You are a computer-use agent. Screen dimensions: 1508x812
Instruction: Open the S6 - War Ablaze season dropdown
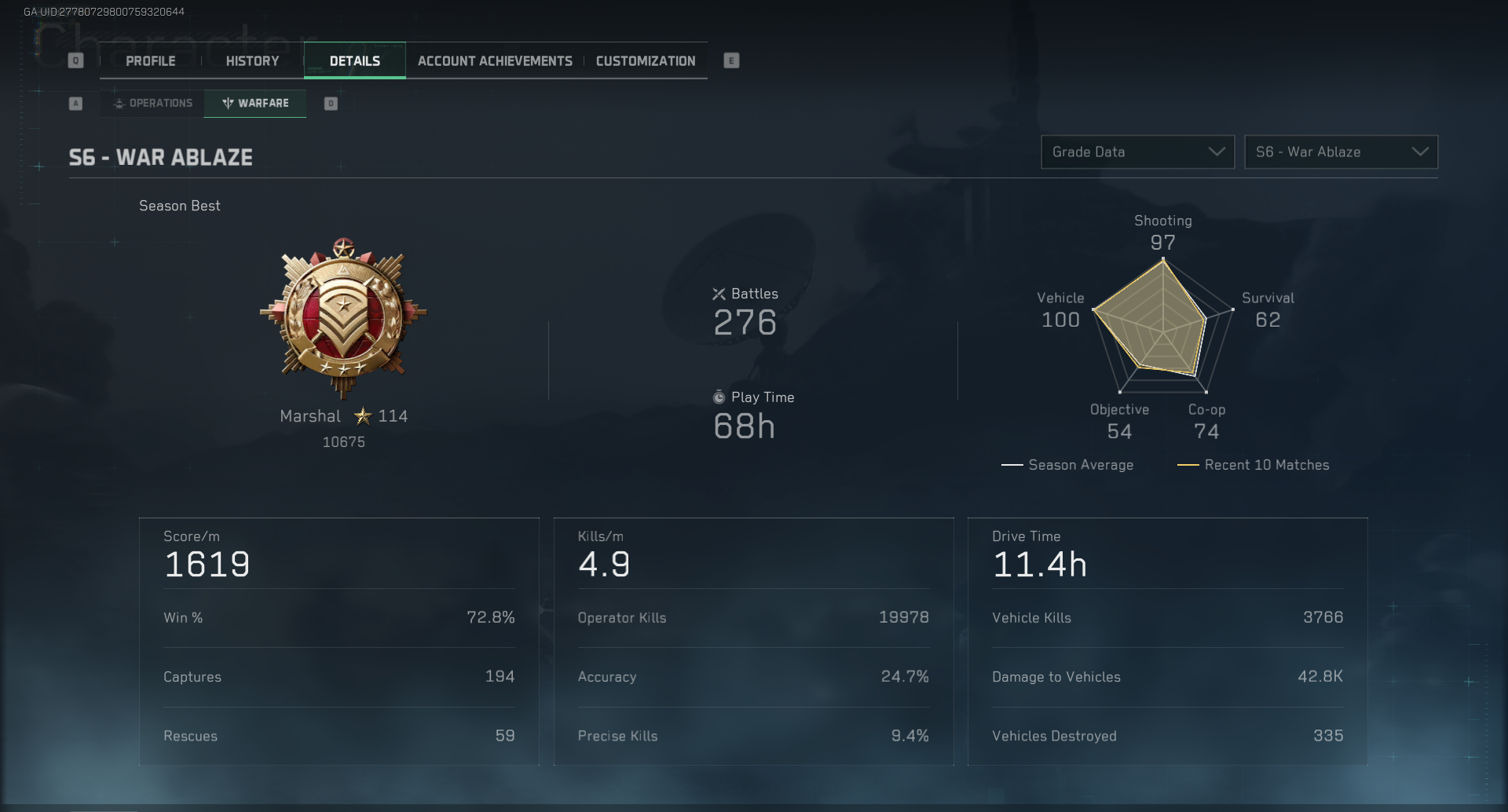[1340, 152]
